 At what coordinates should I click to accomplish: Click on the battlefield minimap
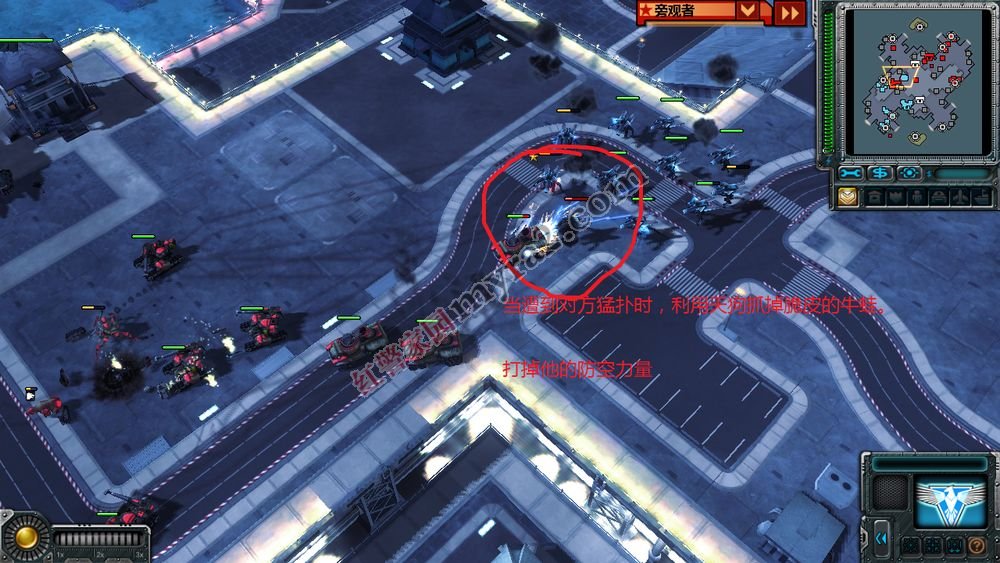coord(916,80)
